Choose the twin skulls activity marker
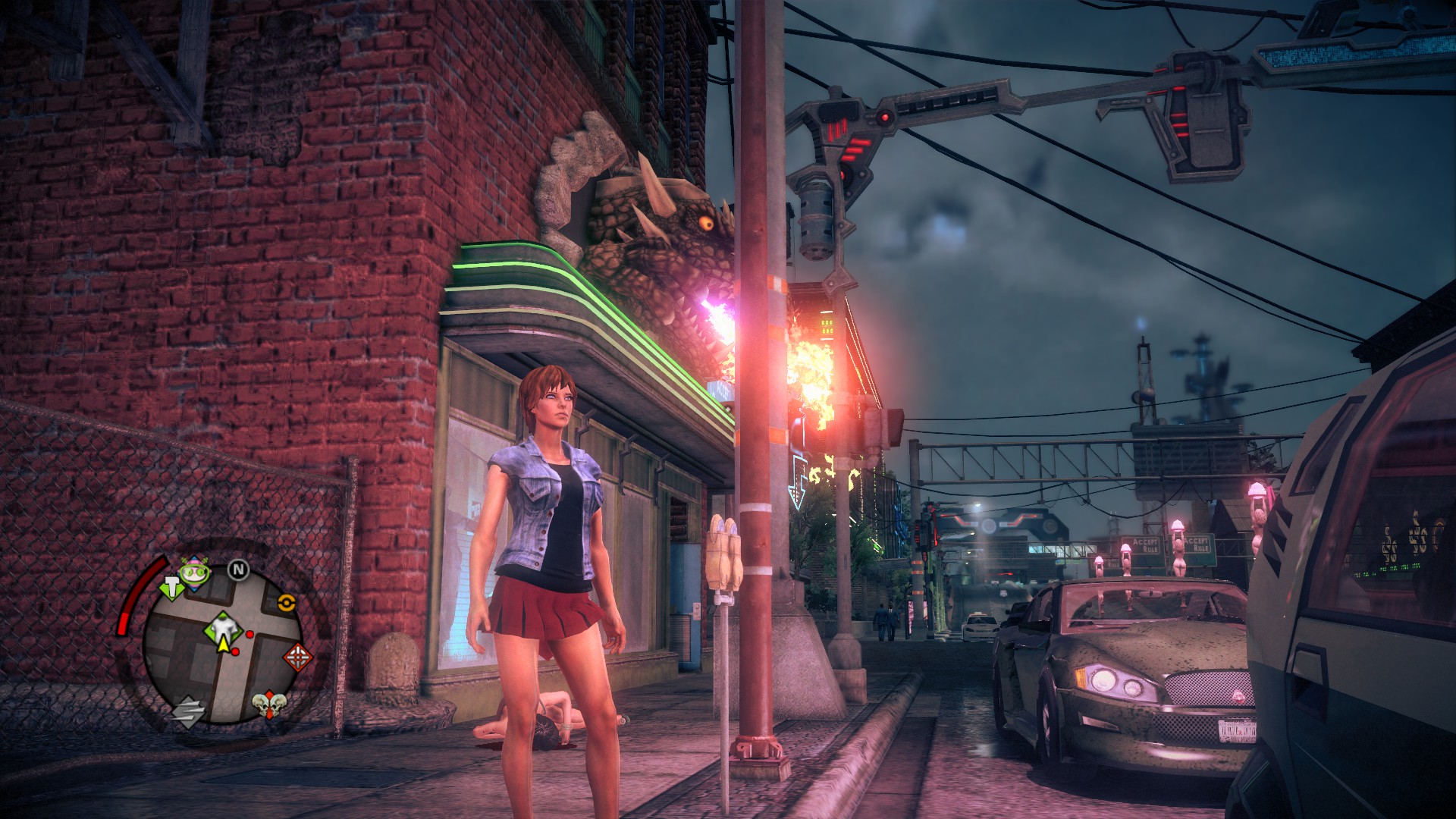 coord(269,704)
